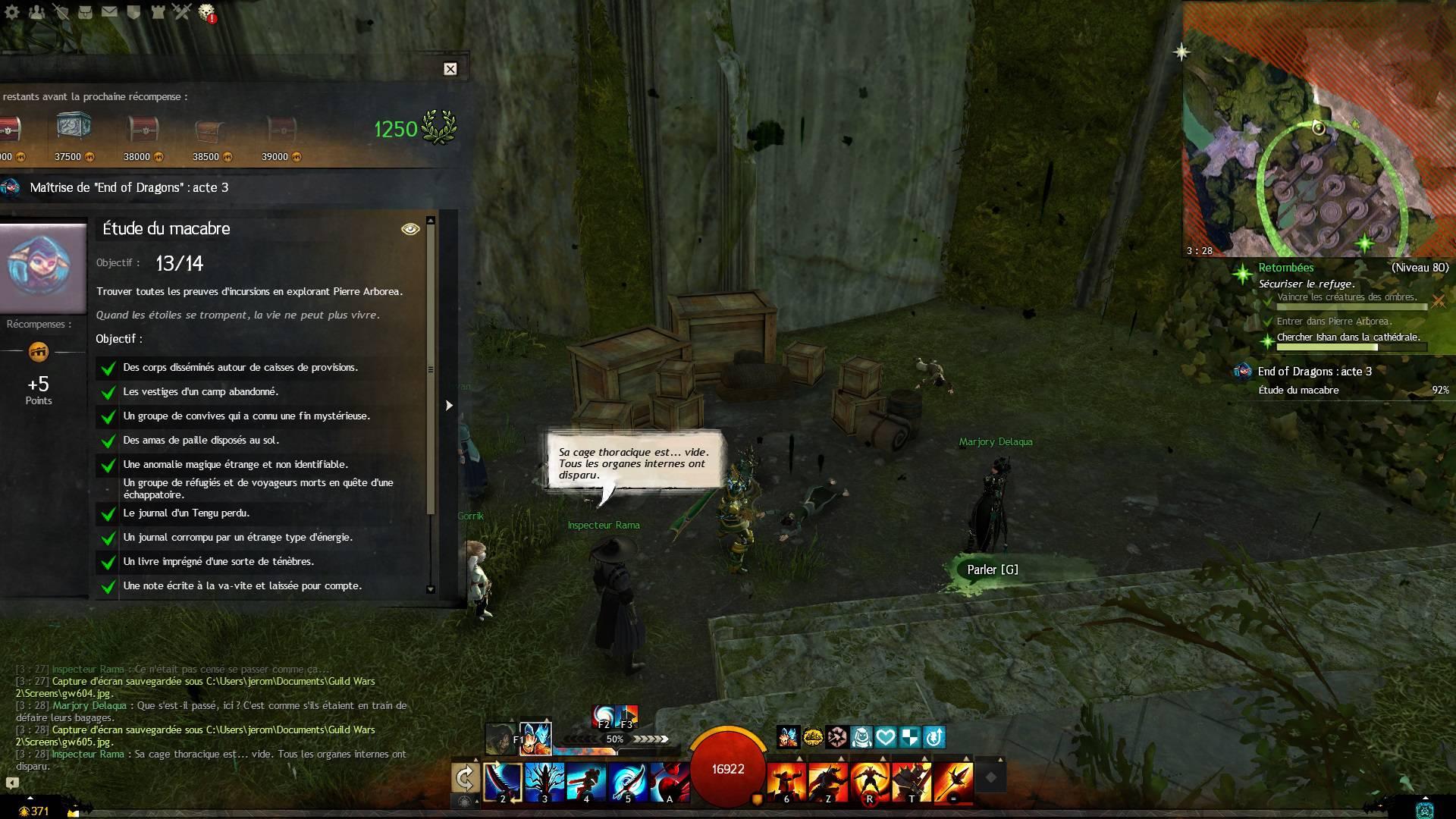Screen dimensions: 1456x819
Task: Click the minimap
Action: [x=1319, y=129]
